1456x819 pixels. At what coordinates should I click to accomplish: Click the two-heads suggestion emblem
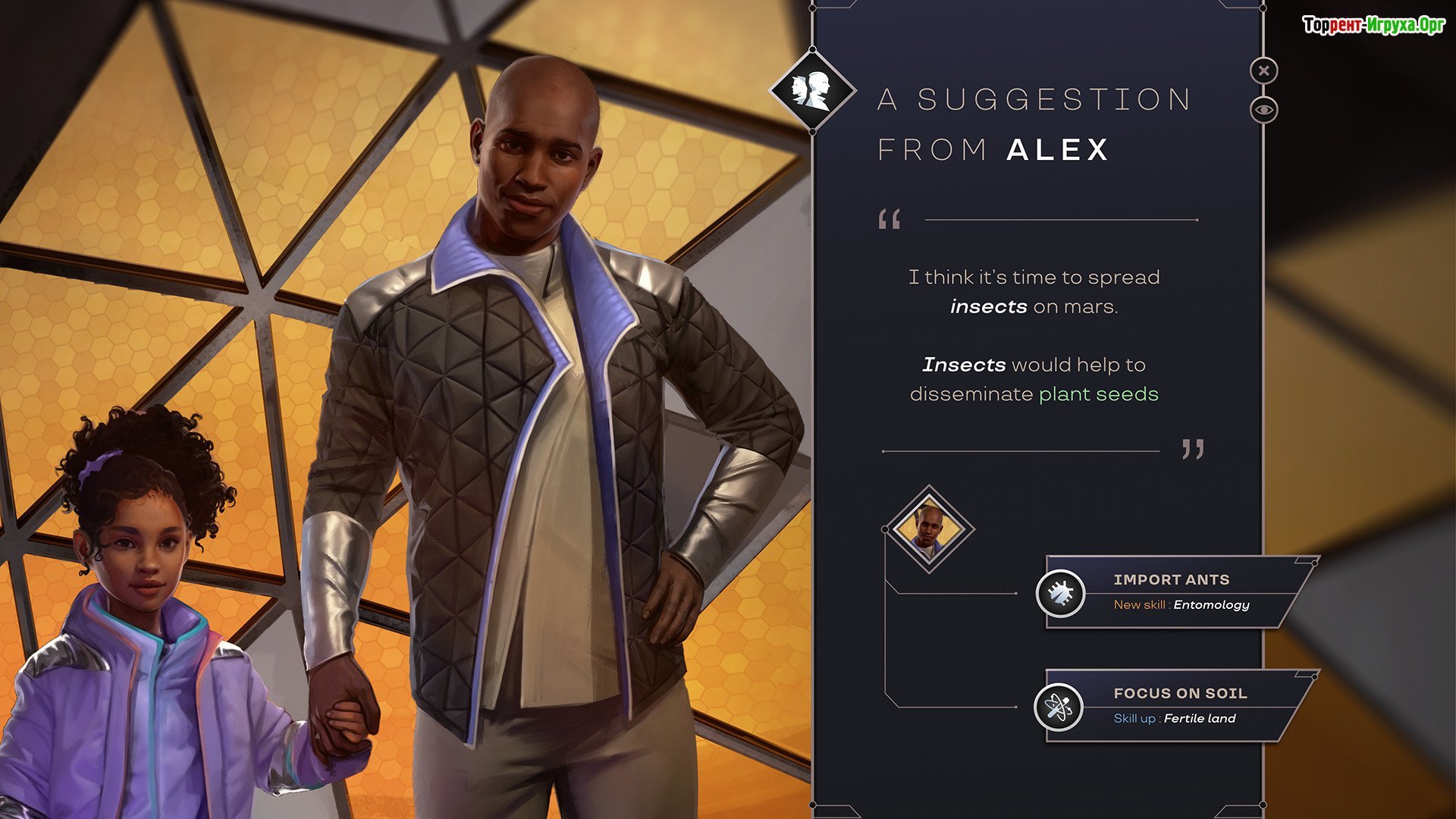(x=812, y=91)
